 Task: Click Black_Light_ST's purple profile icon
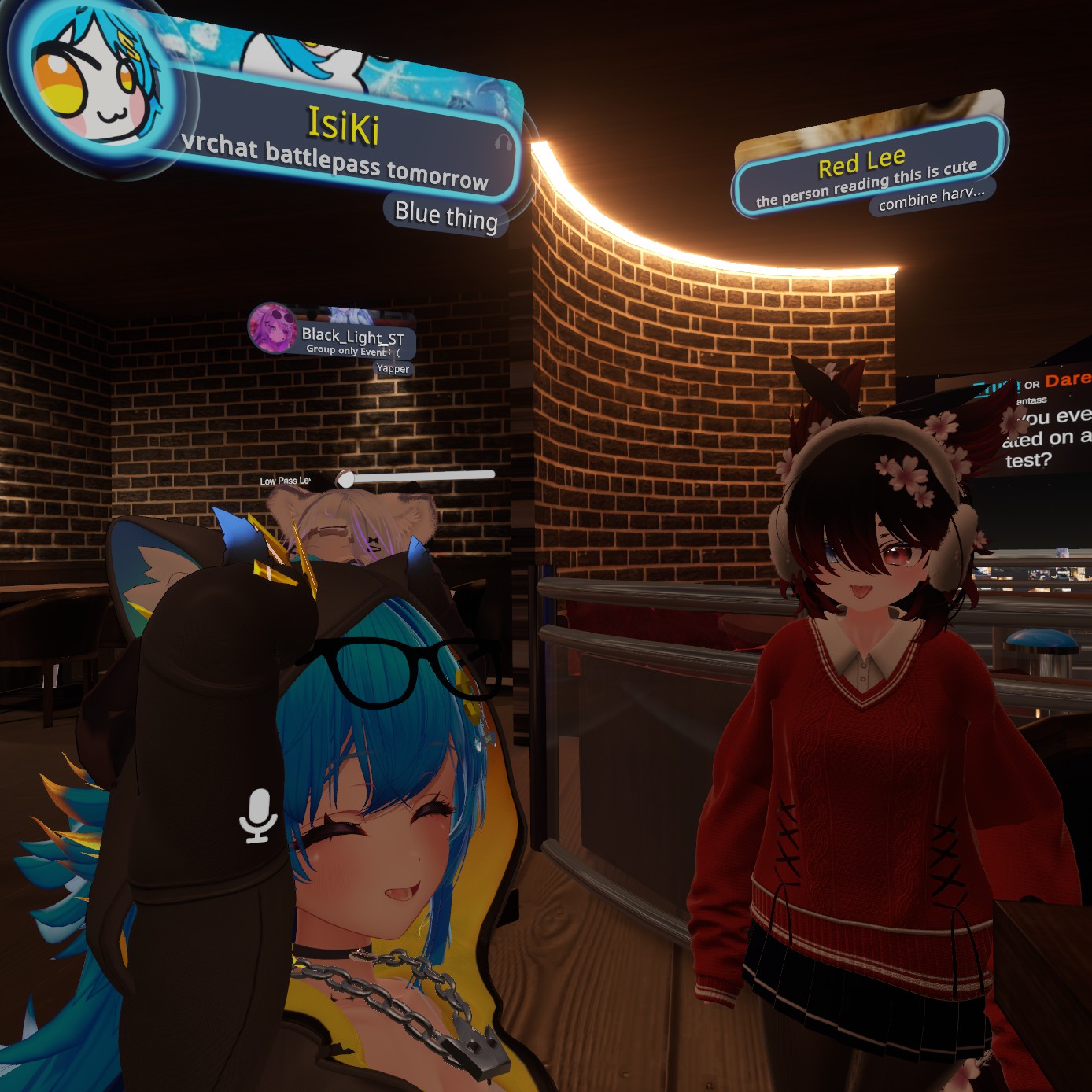[x=272, y=327]
